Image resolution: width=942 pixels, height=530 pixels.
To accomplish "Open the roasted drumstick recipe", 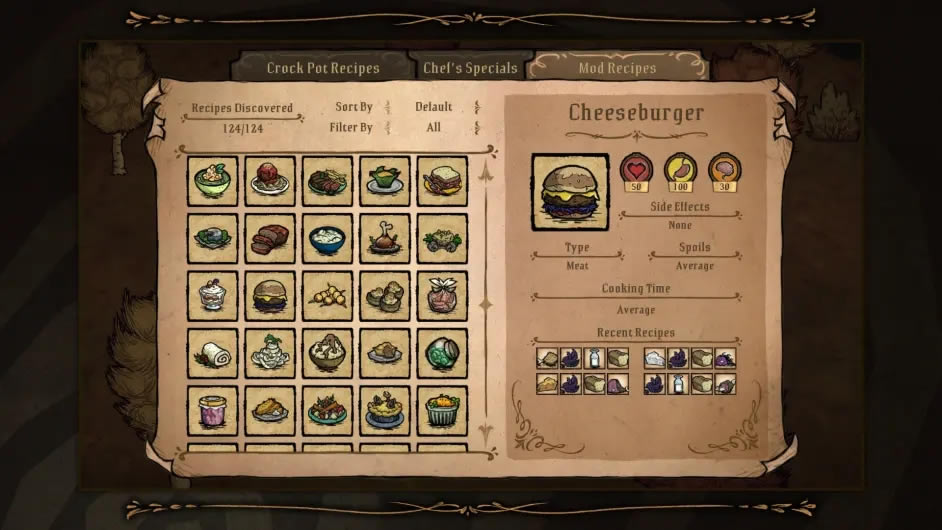I will click(385, 239).
